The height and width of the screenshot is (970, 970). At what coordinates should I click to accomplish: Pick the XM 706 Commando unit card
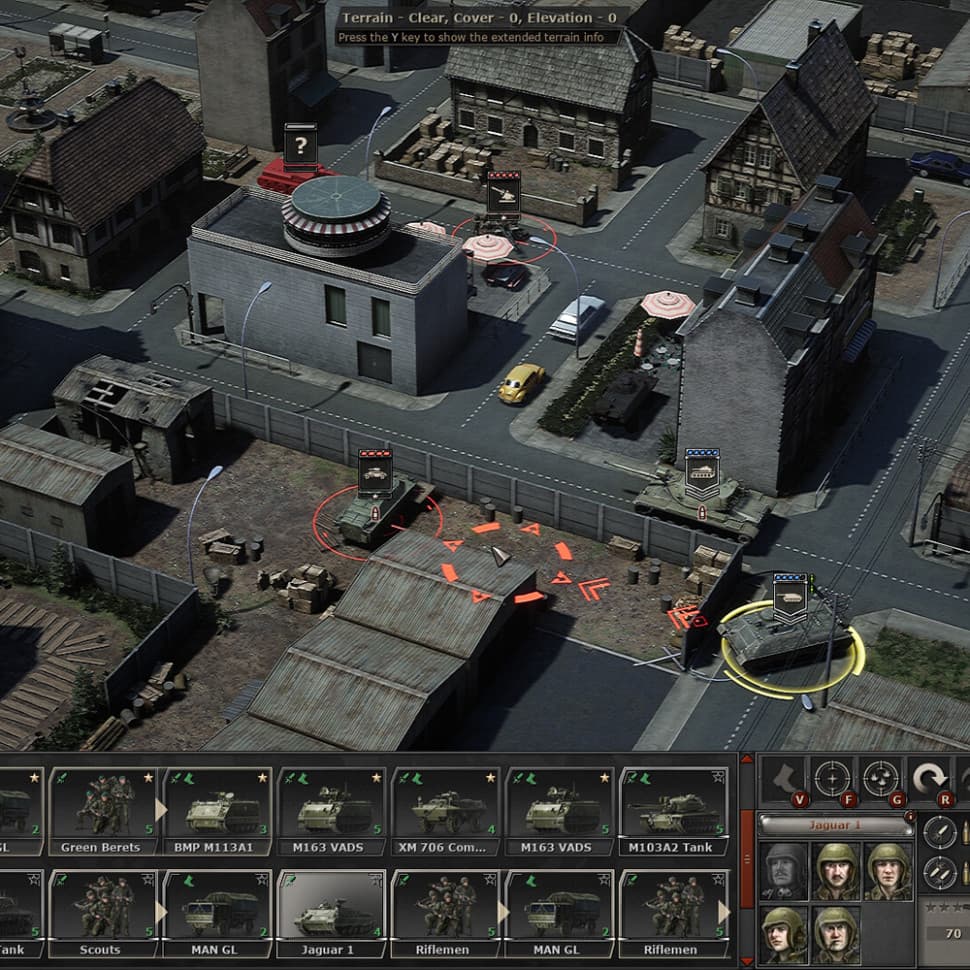[445, 811]
